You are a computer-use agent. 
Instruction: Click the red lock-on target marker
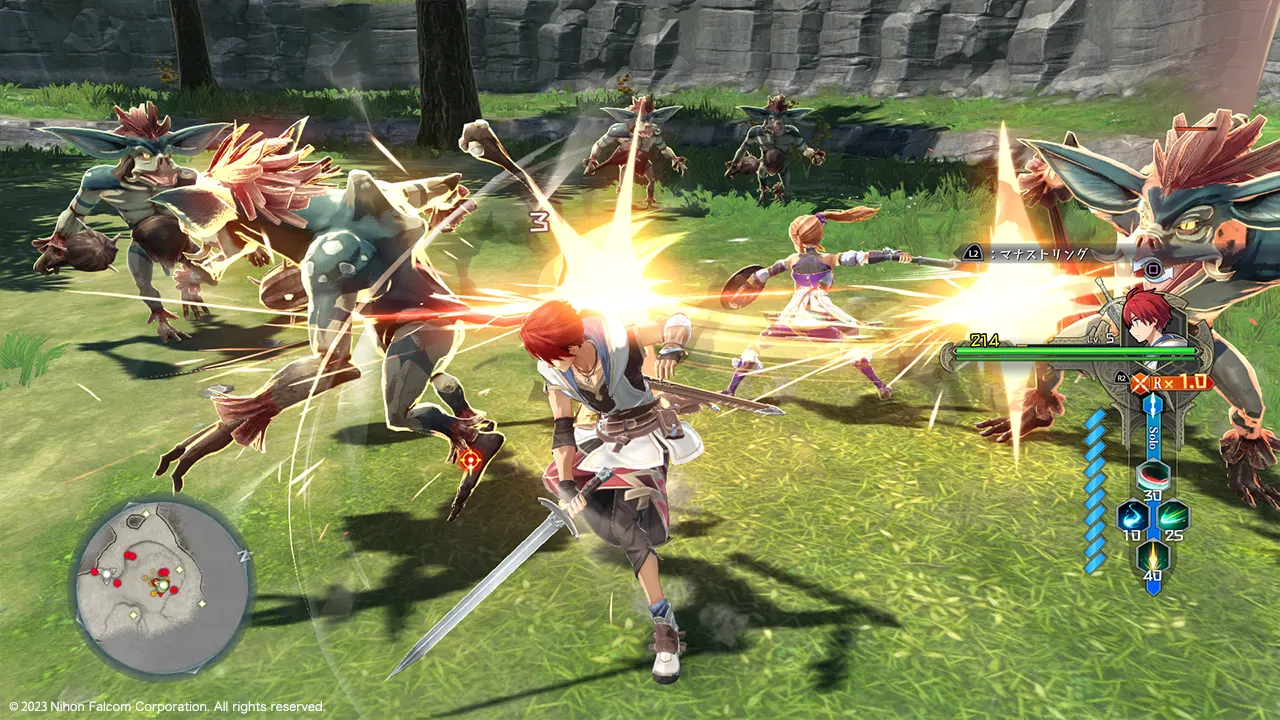471,460
